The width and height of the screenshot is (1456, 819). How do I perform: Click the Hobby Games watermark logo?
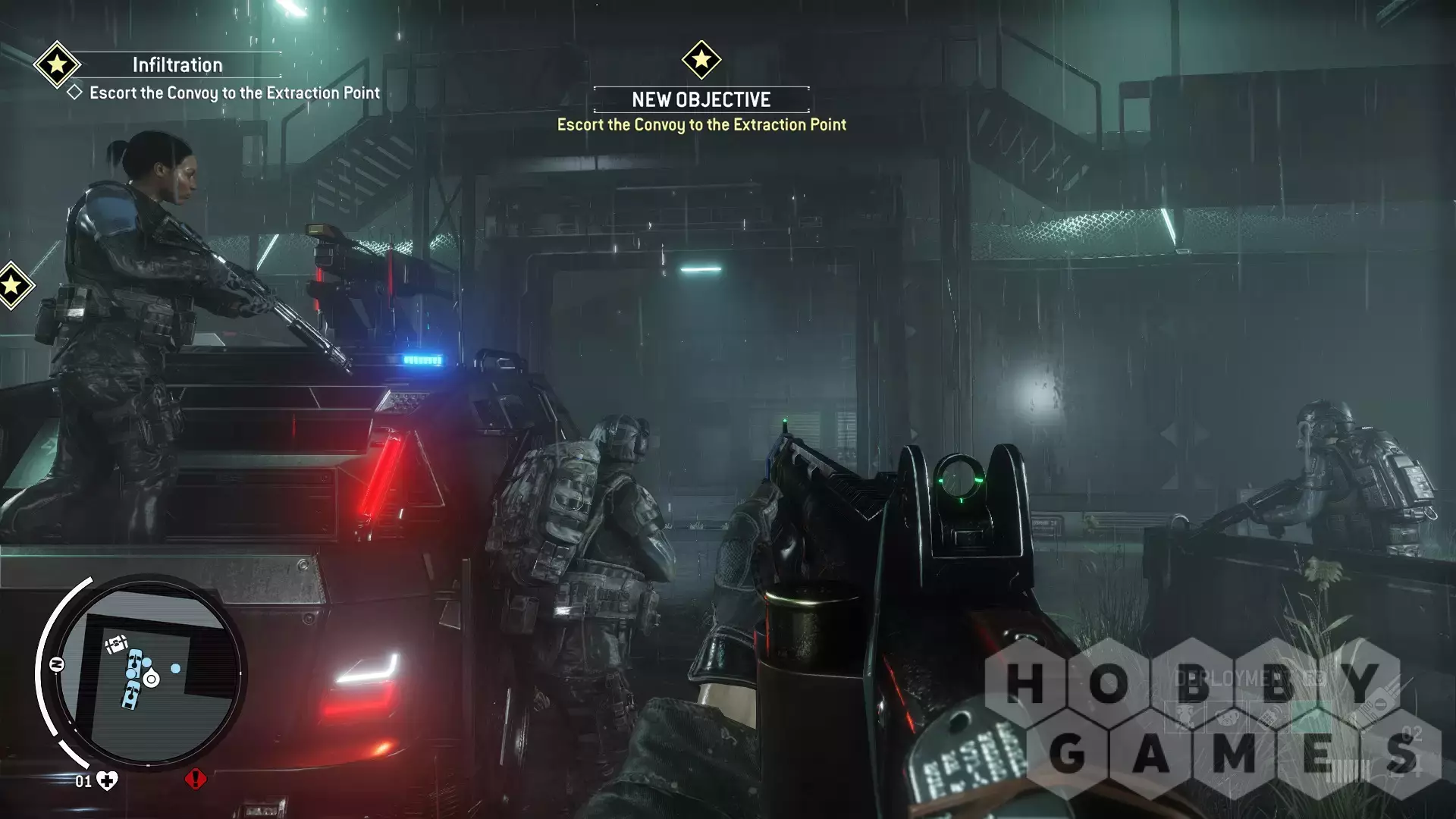pos(1212,719)
